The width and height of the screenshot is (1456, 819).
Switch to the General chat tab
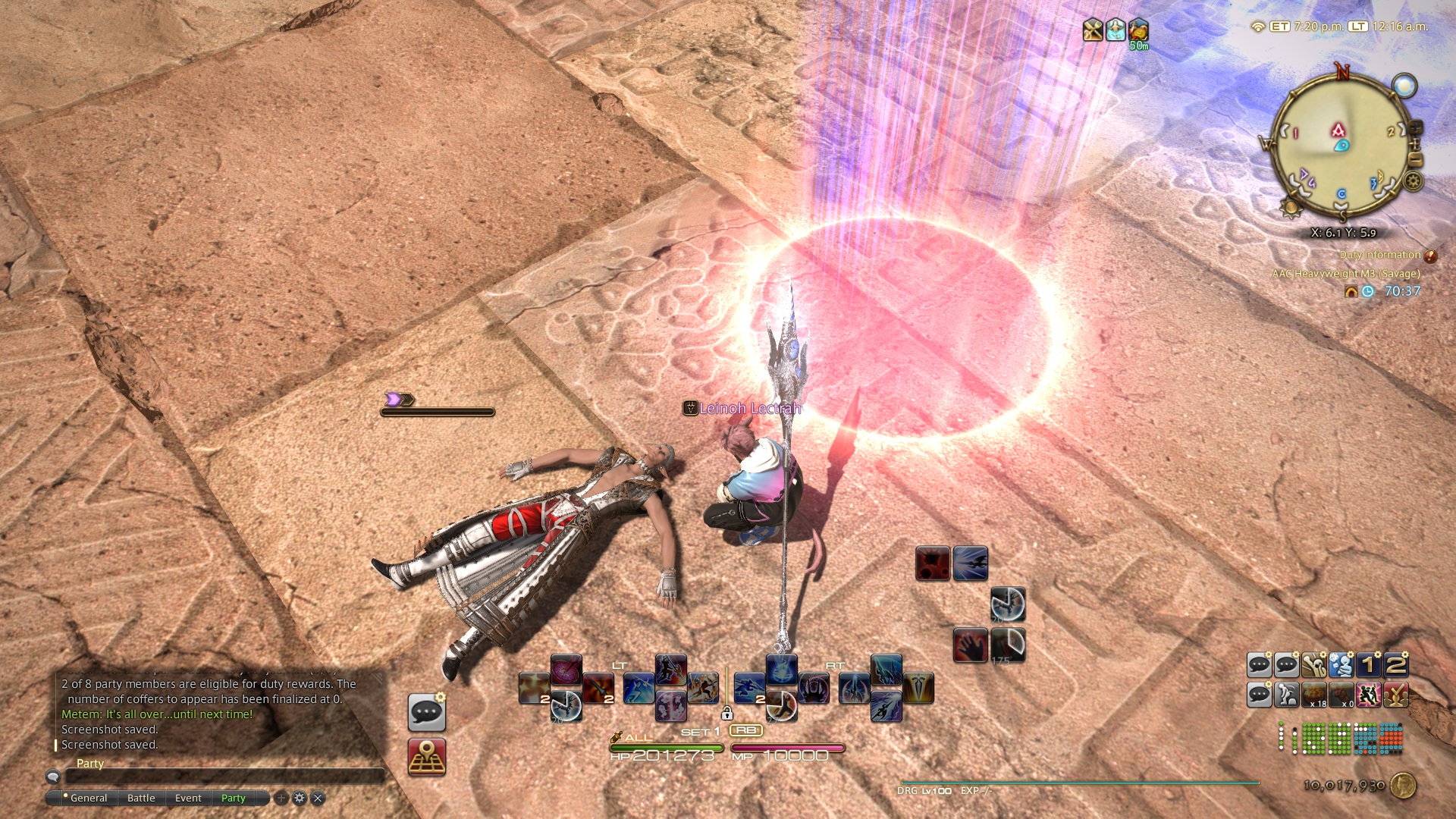click(88, 798)
